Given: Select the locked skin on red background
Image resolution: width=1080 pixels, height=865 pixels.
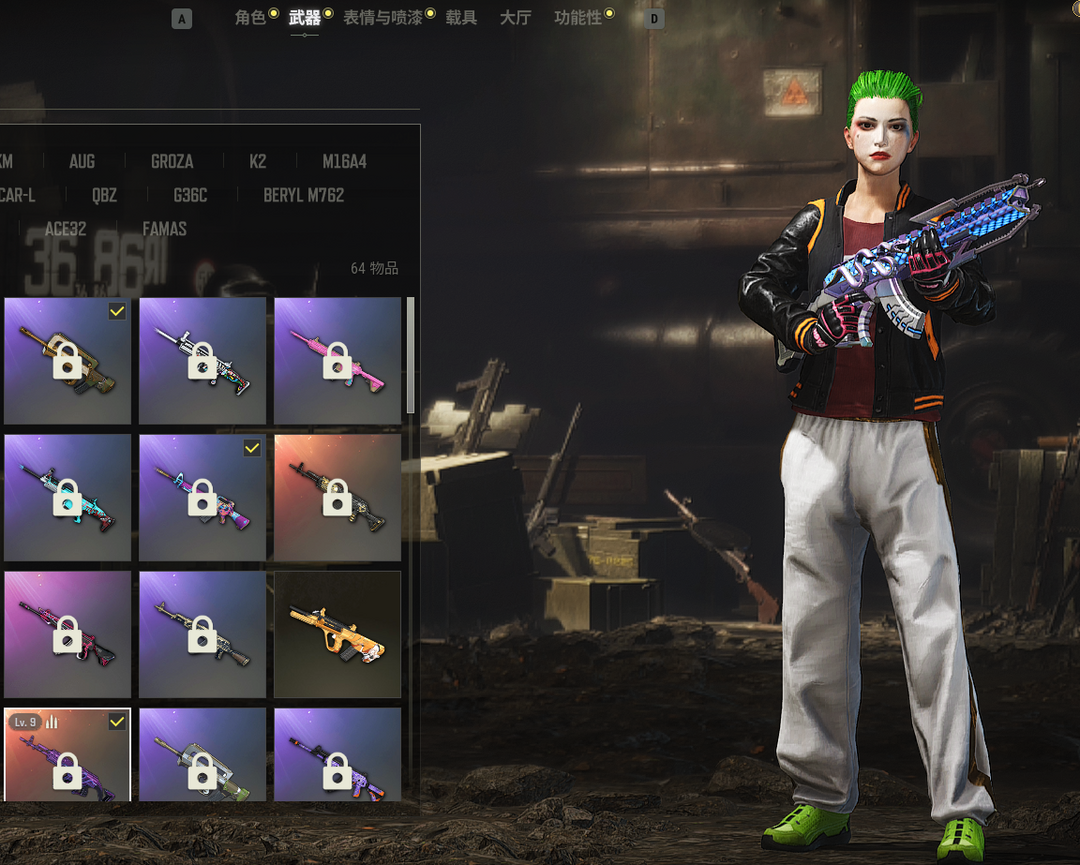Looking at the screenshot, I should coord(337,497).
